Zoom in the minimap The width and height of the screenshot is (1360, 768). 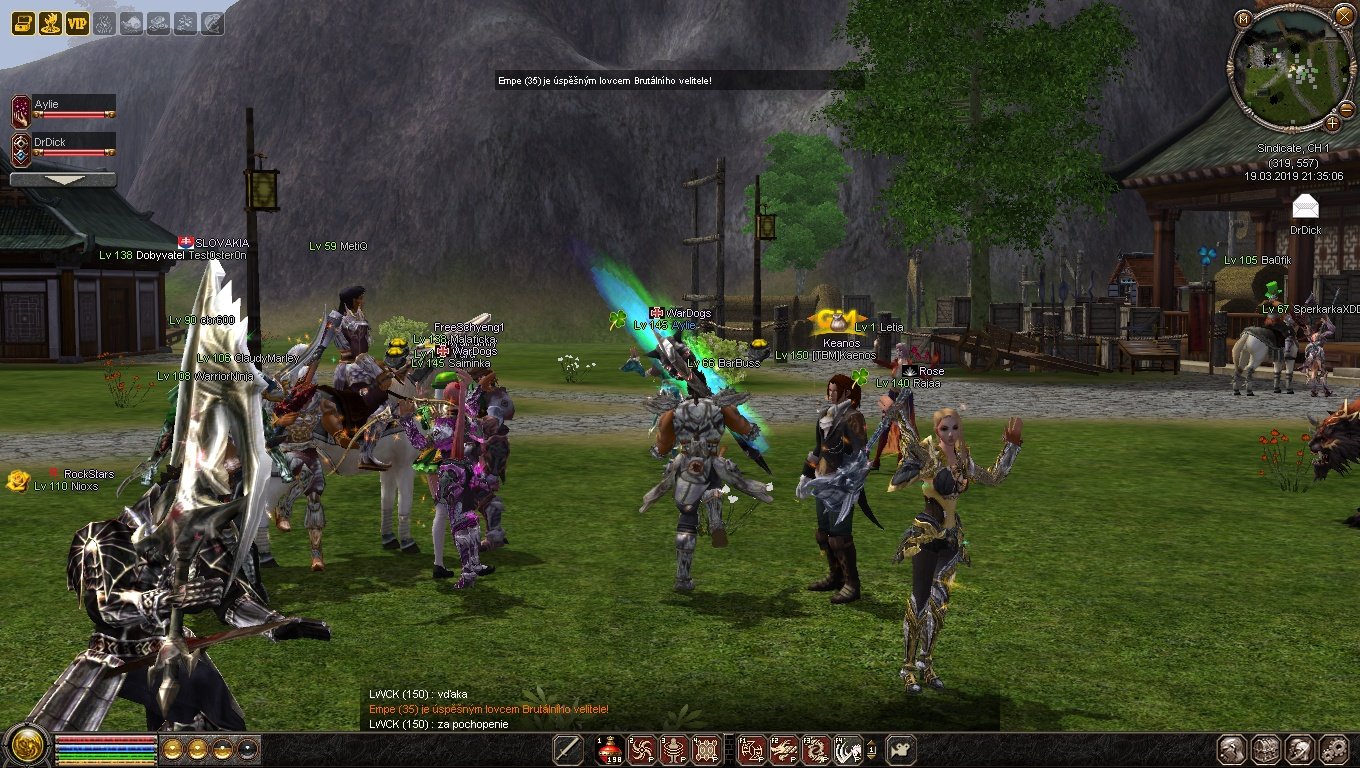pyautogui.click(x=1333, y=123)
